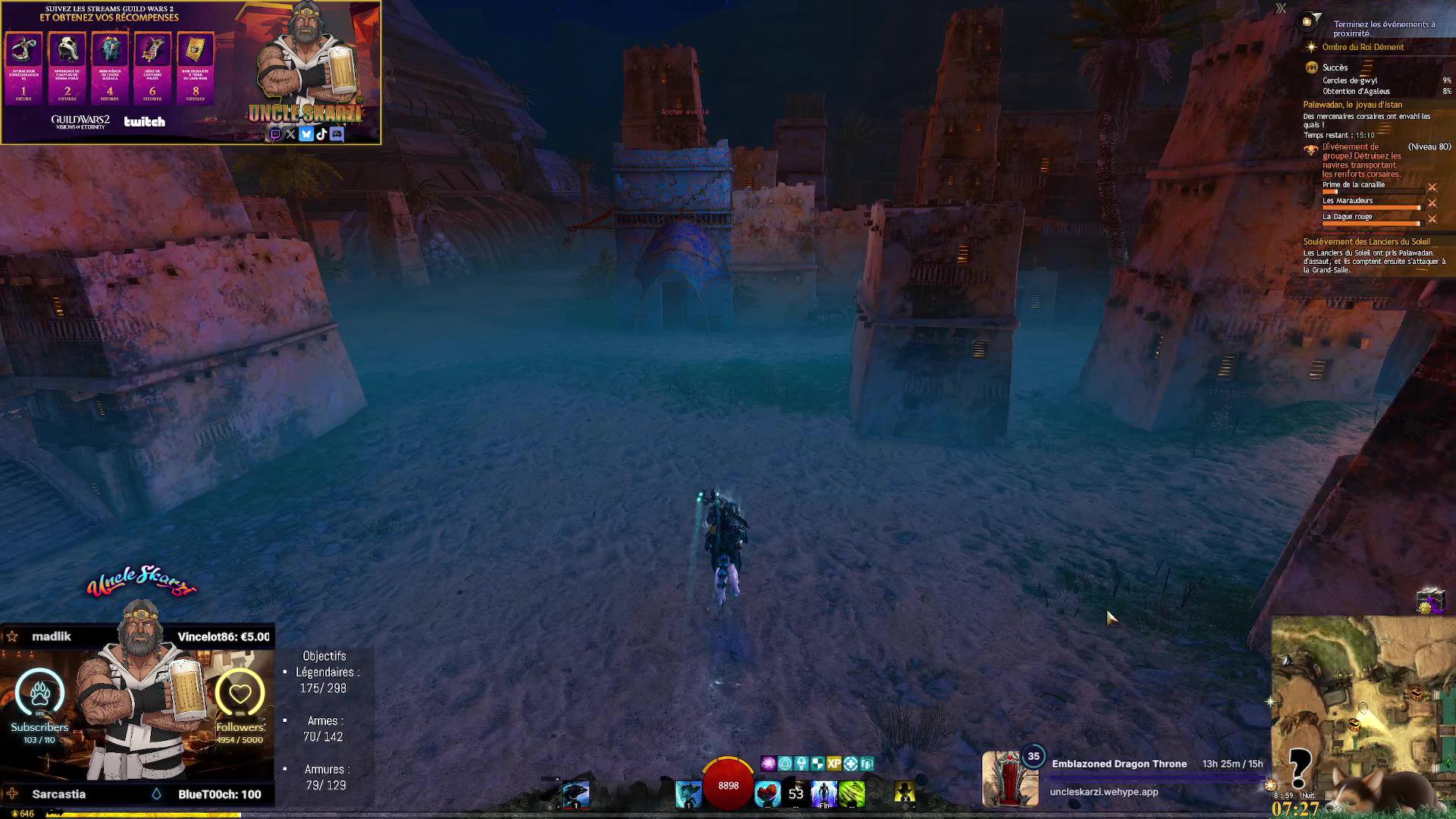Click the purple swirl buff icon
This screenshot has height=819, width=1456.
click(768, 764)
